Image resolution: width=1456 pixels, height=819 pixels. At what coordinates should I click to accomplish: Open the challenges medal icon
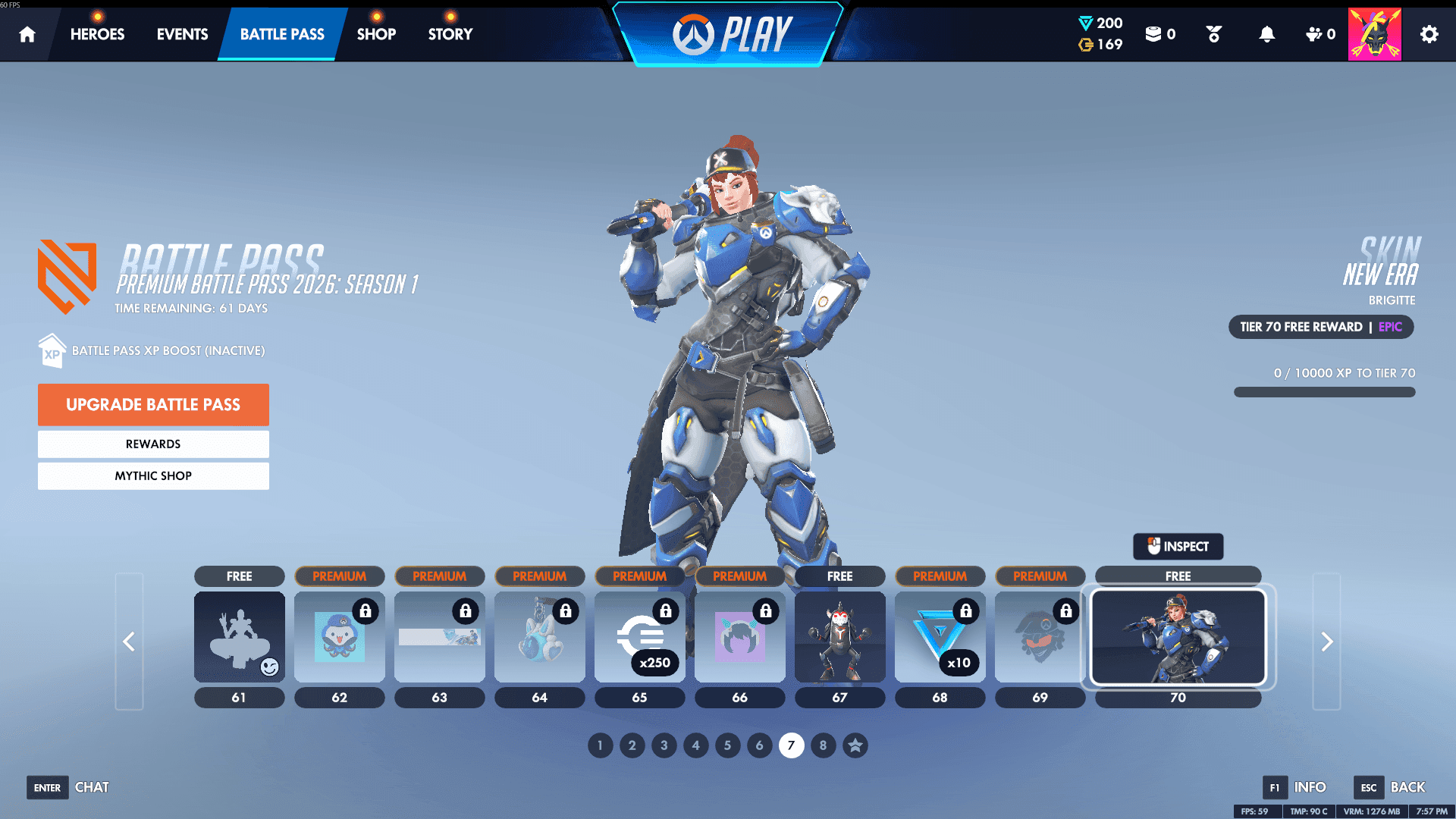pos(1212,34)
